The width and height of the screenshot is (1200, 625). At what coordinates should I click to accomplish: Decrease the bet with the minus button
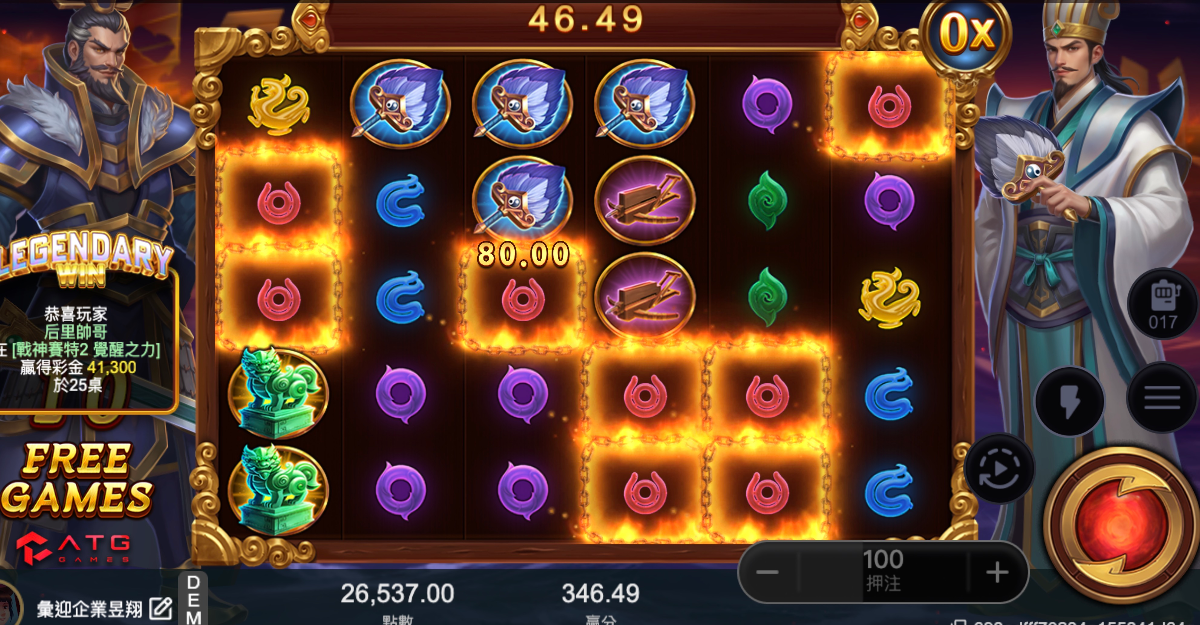click(x=767, y=573)
